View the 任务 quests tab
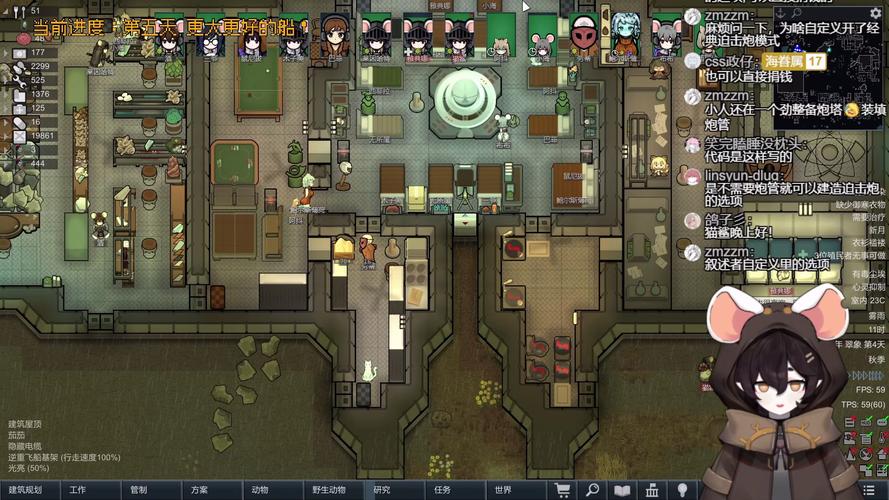The width and height of the screenshot is (889, 500). 442,490
